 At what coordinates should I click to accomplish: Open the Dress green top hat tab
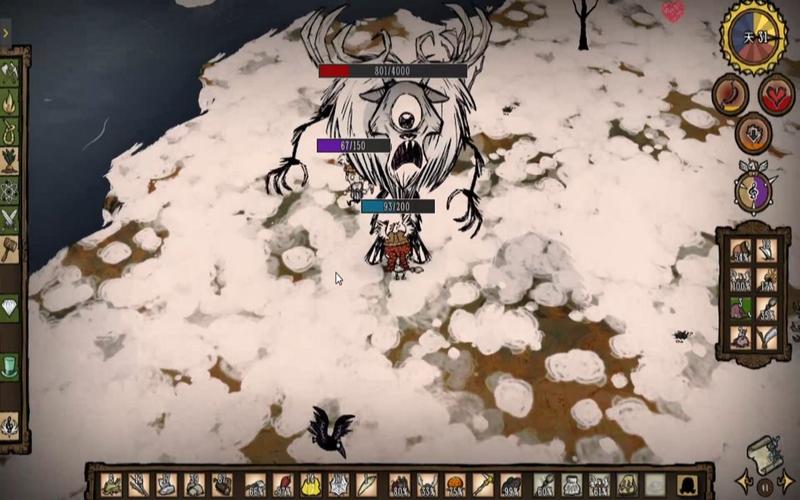pyautogui.click(x=10, y=365)
